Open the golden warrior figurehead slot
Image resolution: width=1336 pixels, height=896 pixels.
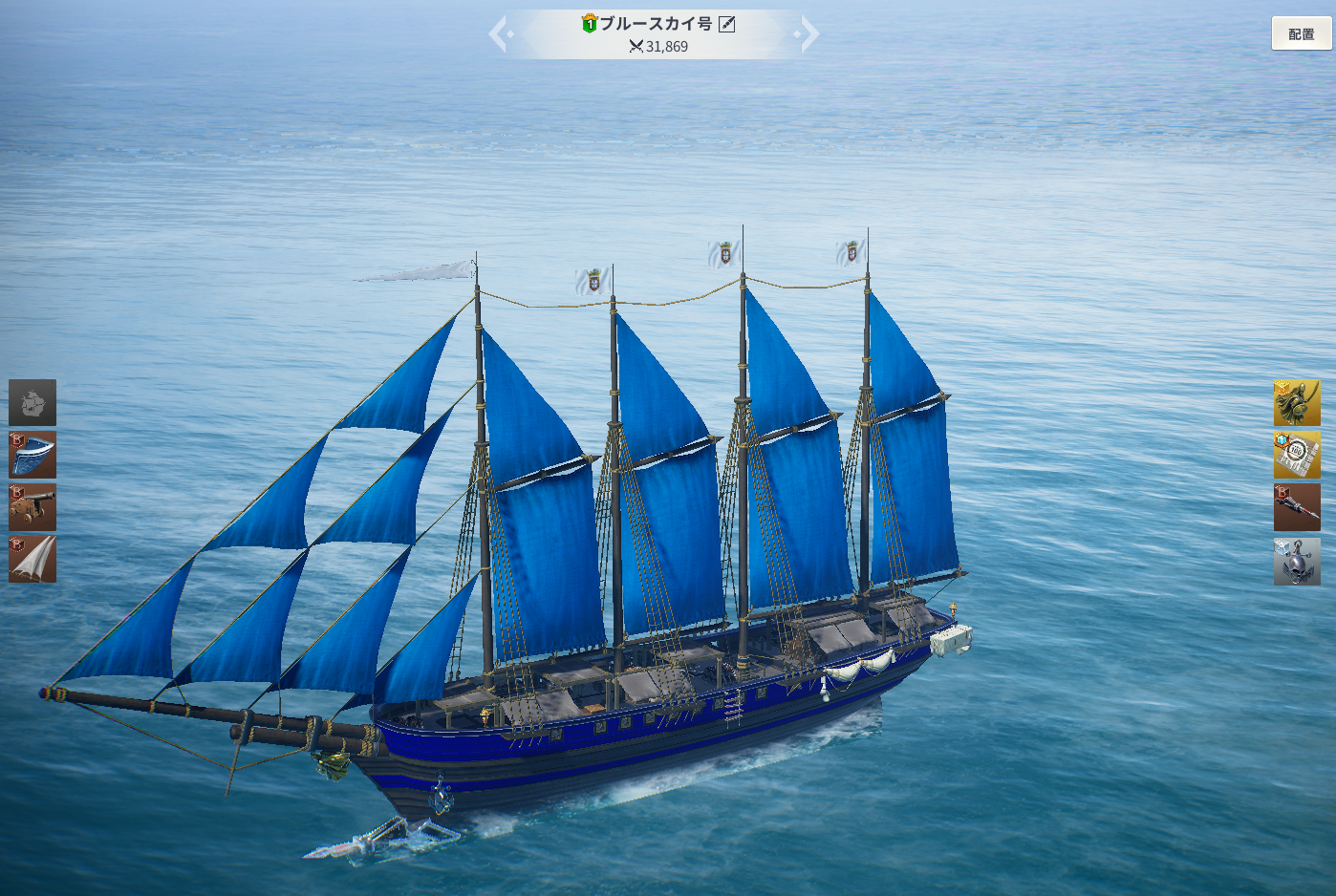click(1297, 402)
